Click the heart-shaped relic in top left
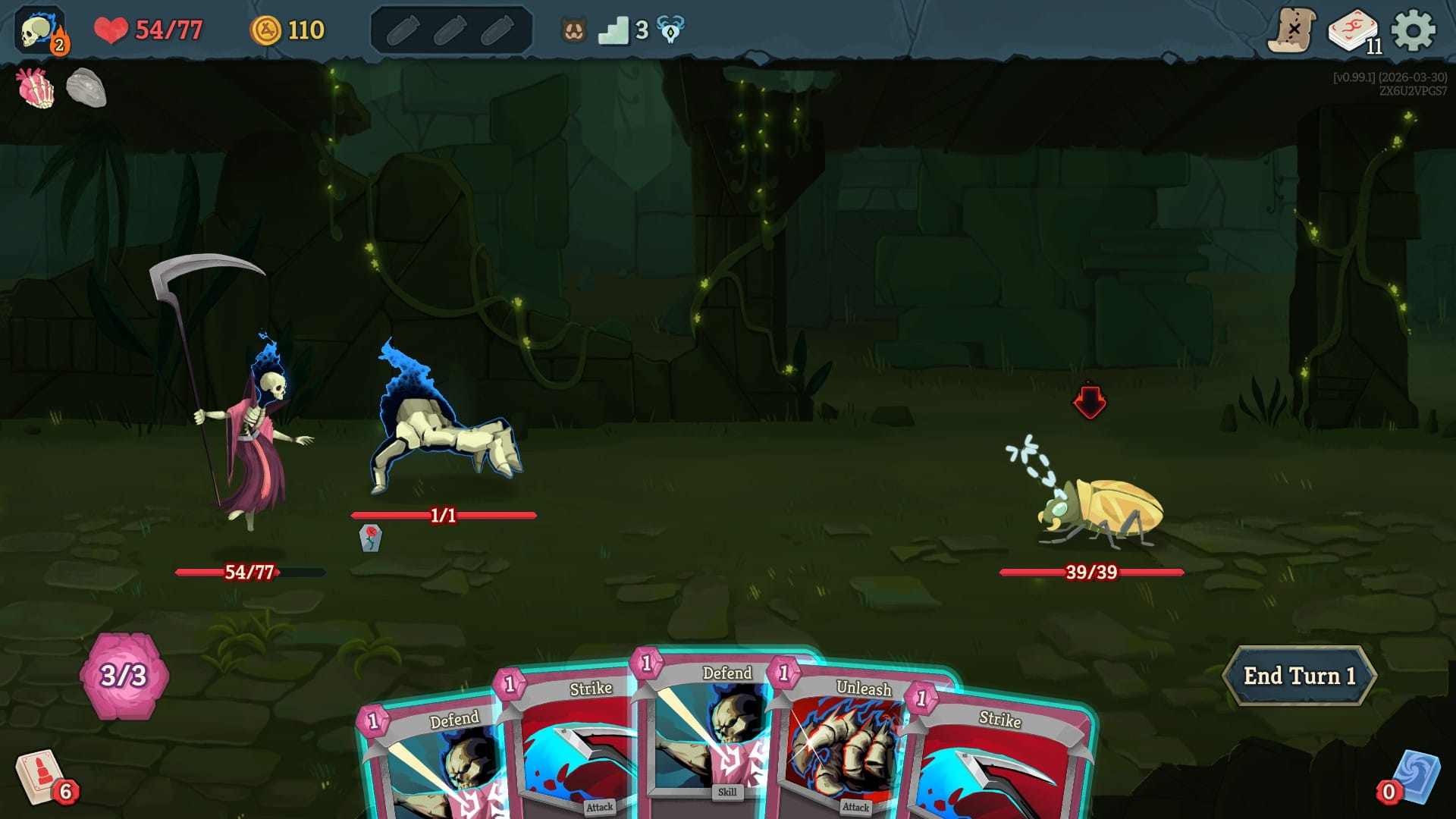Screen dimensions: 1456x819 tap(34, 89)
